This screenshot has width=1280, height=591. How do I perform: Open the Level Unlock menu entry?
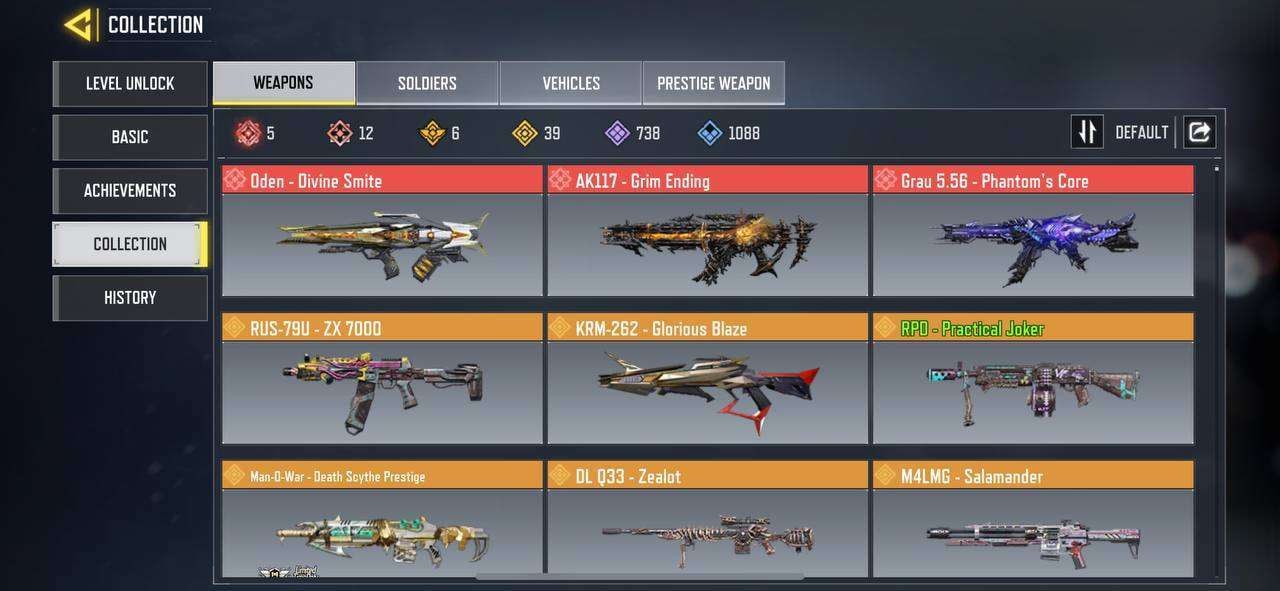(130, 84)
